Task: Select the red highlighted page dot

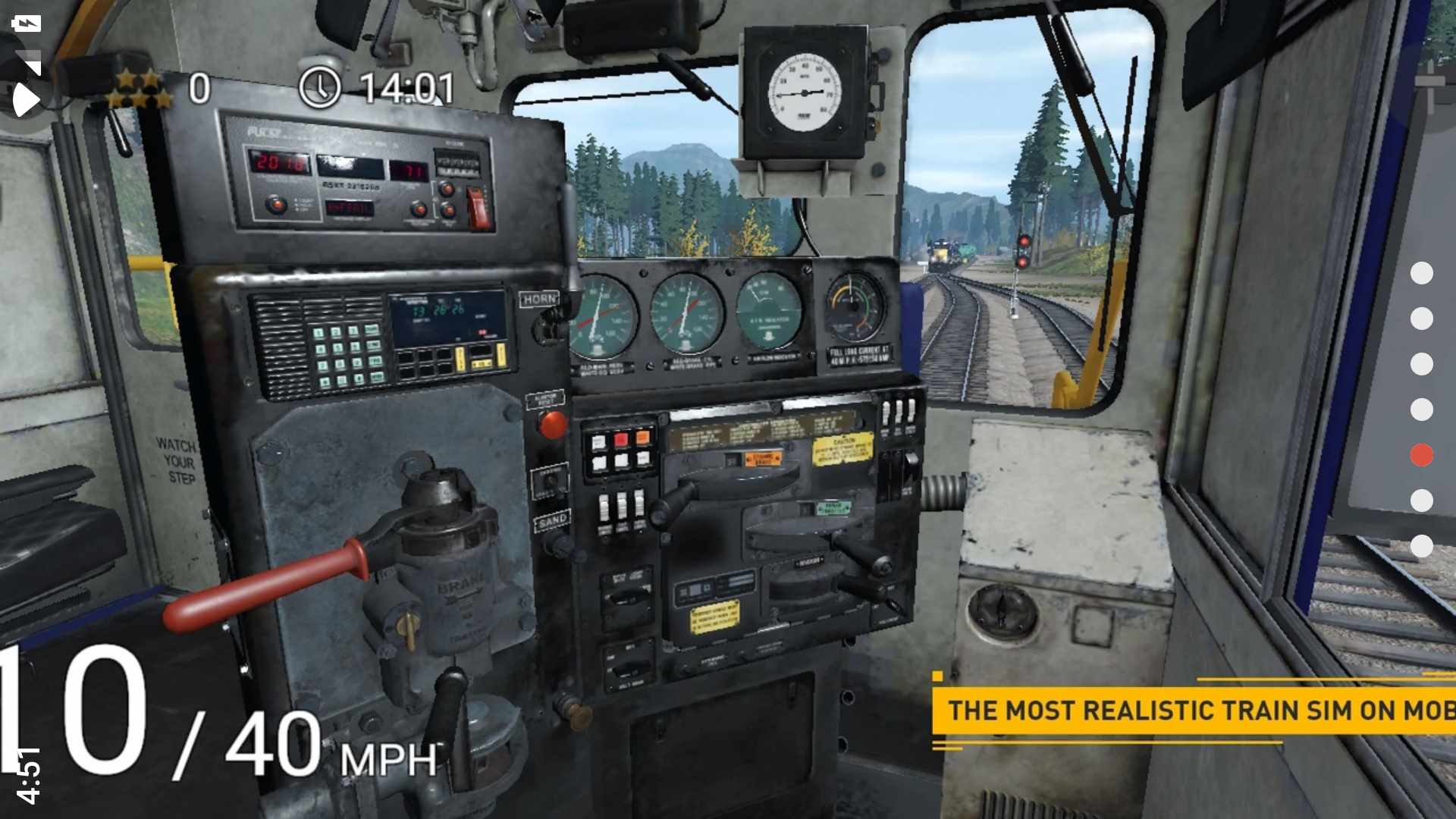Action: (1422, 455)
